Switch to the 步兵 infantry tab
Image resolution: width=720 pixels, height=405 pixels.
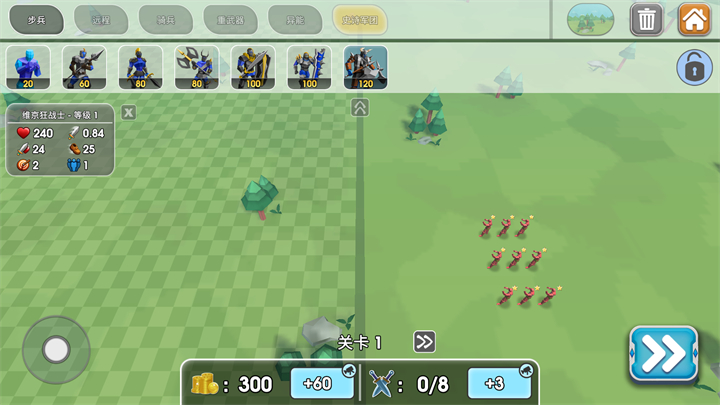(37, 19)
